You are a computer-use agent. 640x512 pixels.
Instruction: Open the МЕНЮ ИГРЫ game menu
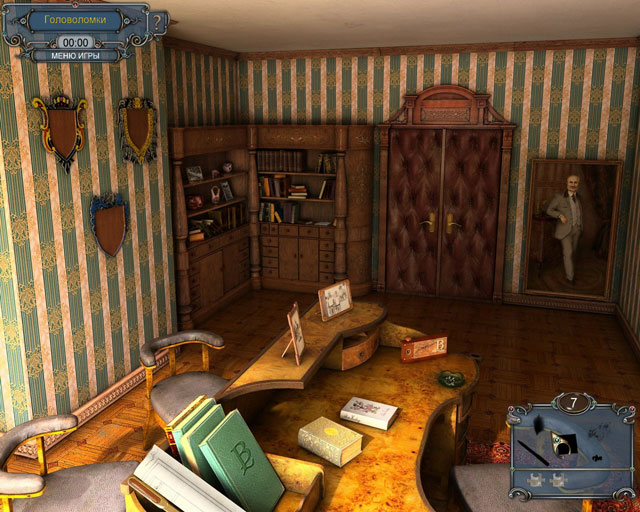[x=76, y=56]
